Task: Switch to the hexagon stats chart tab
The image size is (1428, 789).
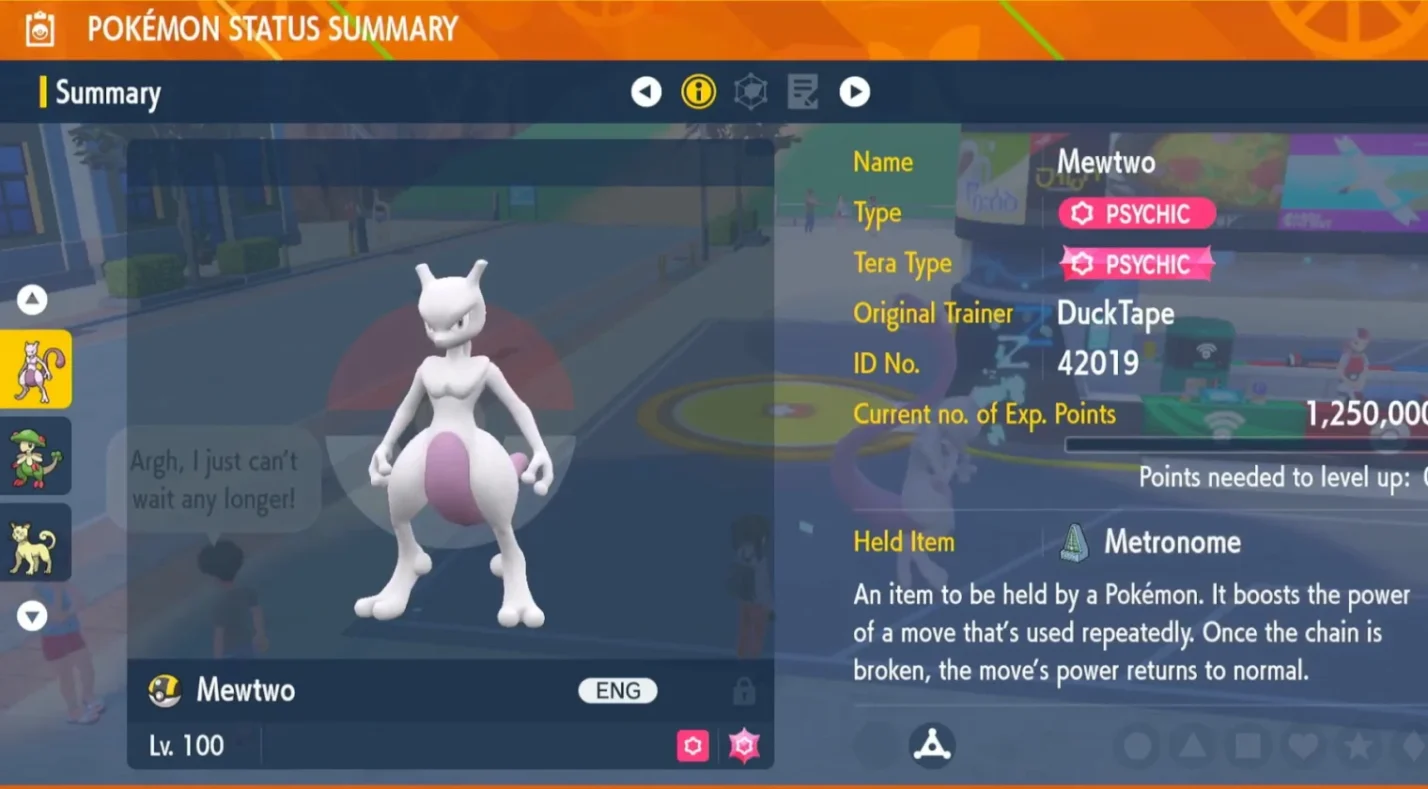Action: click(751, 92)
